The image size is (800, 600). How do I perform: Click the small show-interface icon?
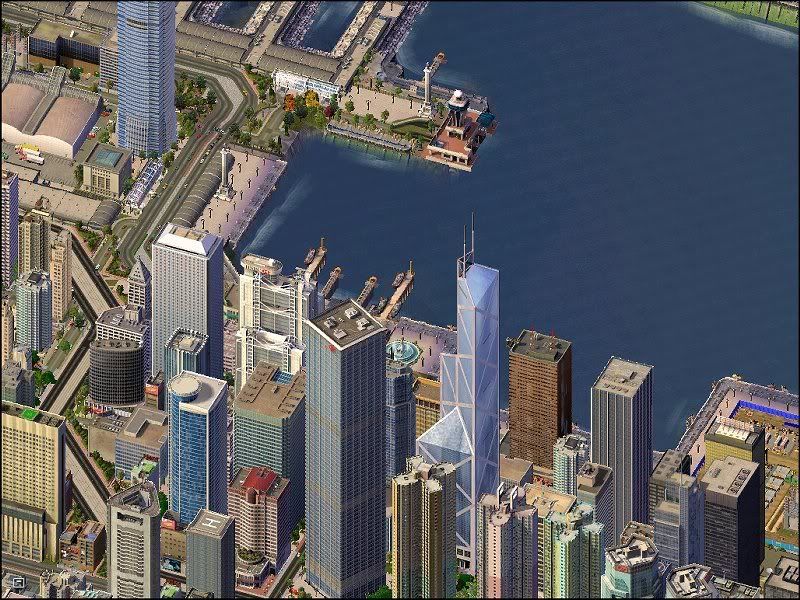[17, 581]
